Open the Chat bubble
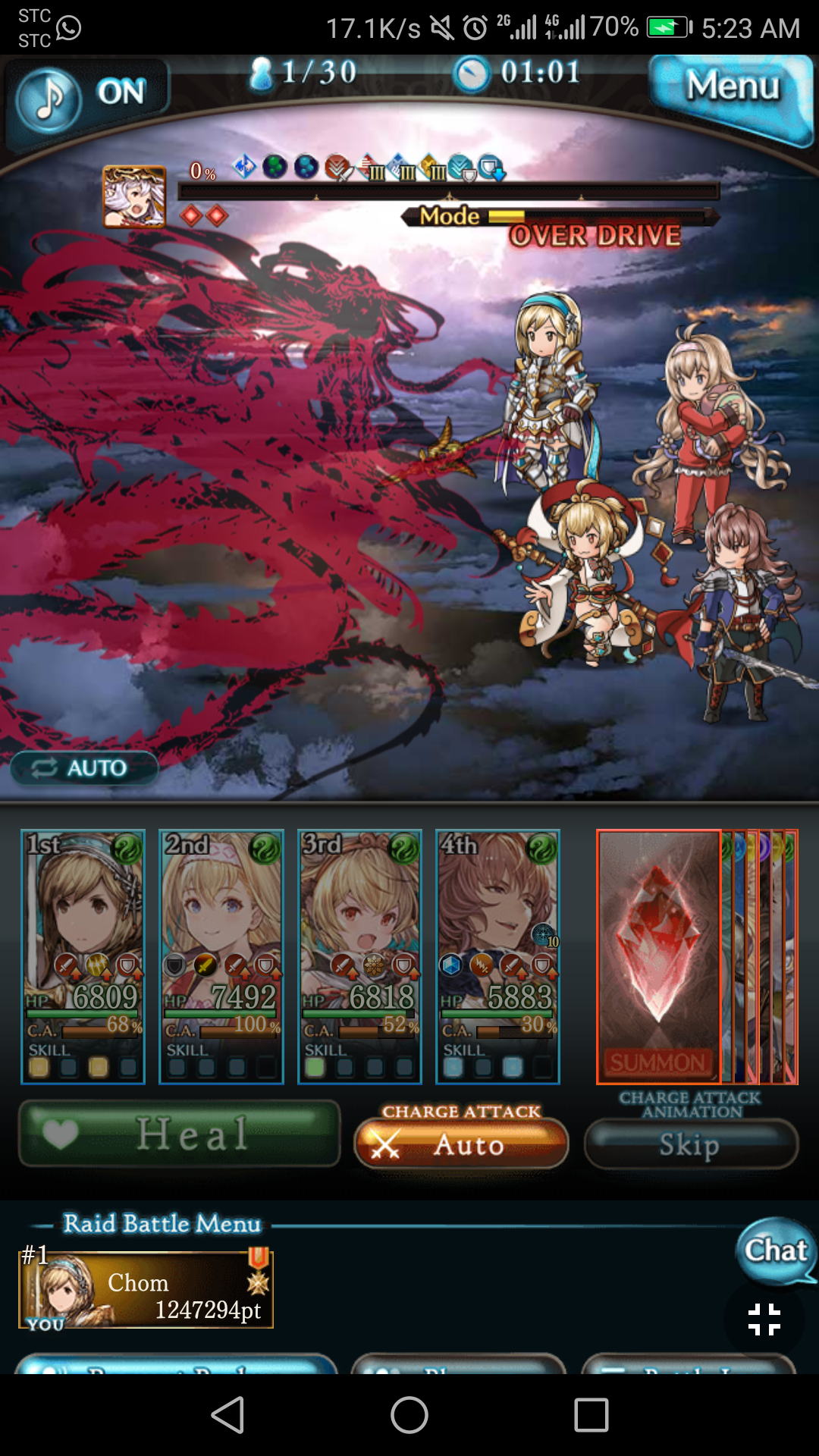 point(775,1250)
